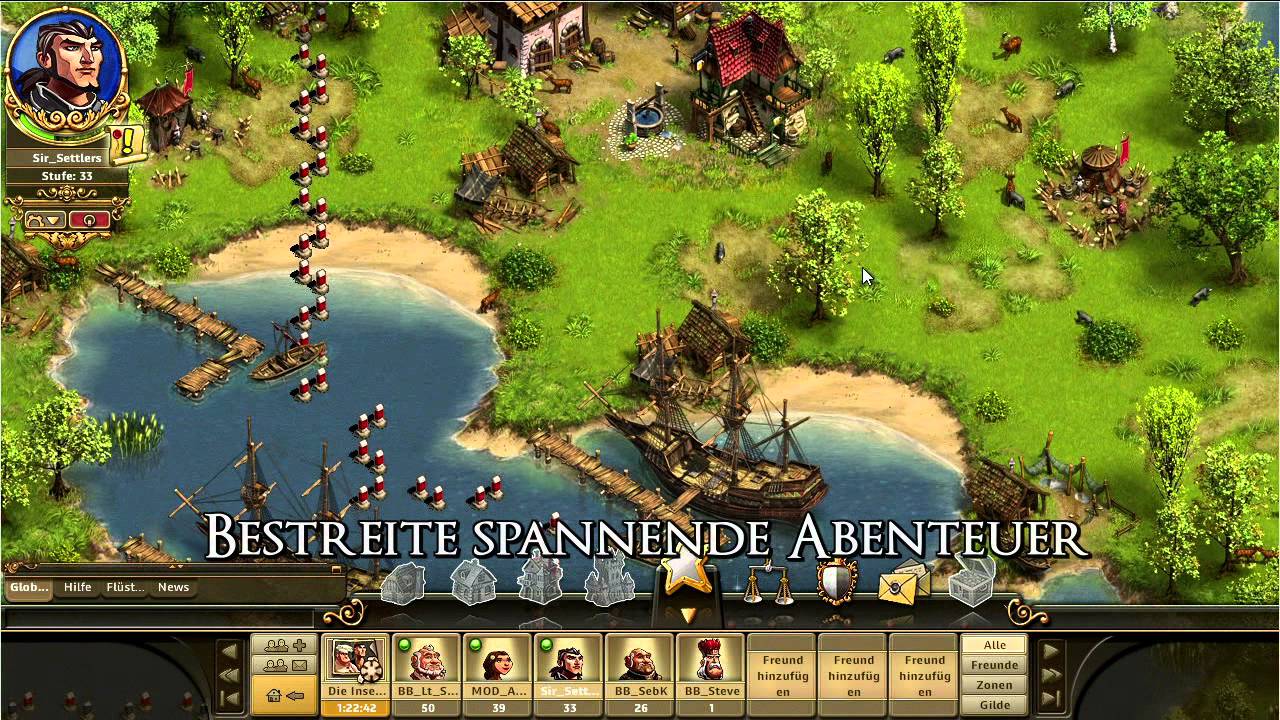Select the trade scales icon
This screenshot has width=1280, height=720.
(x=766, y=580)
